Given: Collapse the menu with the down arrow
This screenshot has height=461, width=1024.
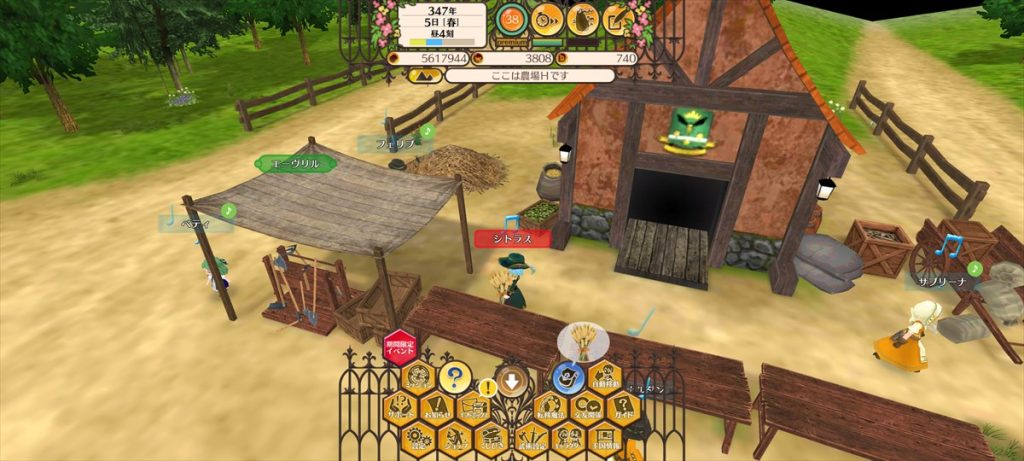Looking at the screenshot, I should click(x=513, y=380).
